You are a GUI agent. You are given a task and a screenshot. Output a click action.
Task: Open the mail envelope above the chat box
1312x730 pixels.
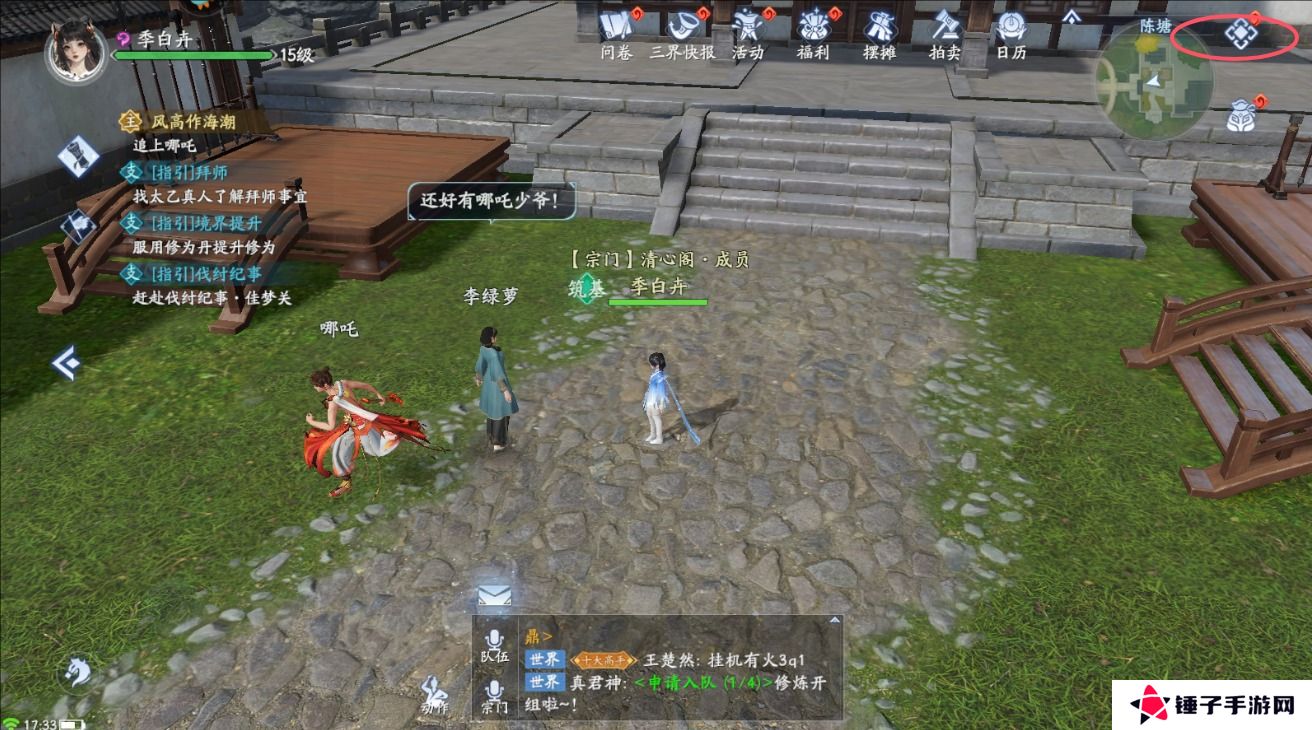[x=492, y=596]
